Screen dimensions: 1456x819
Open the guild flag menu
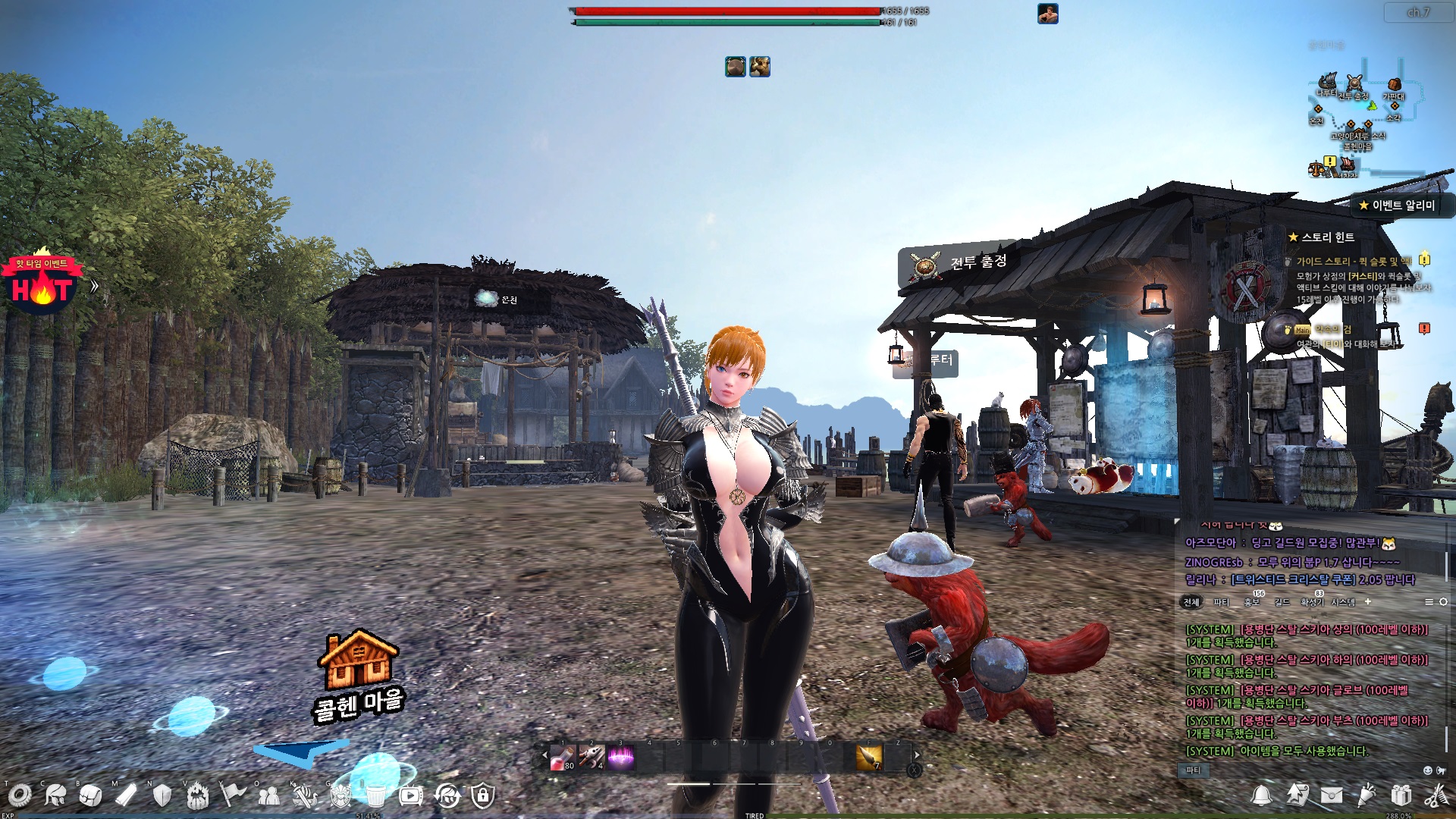pos(233,795)
